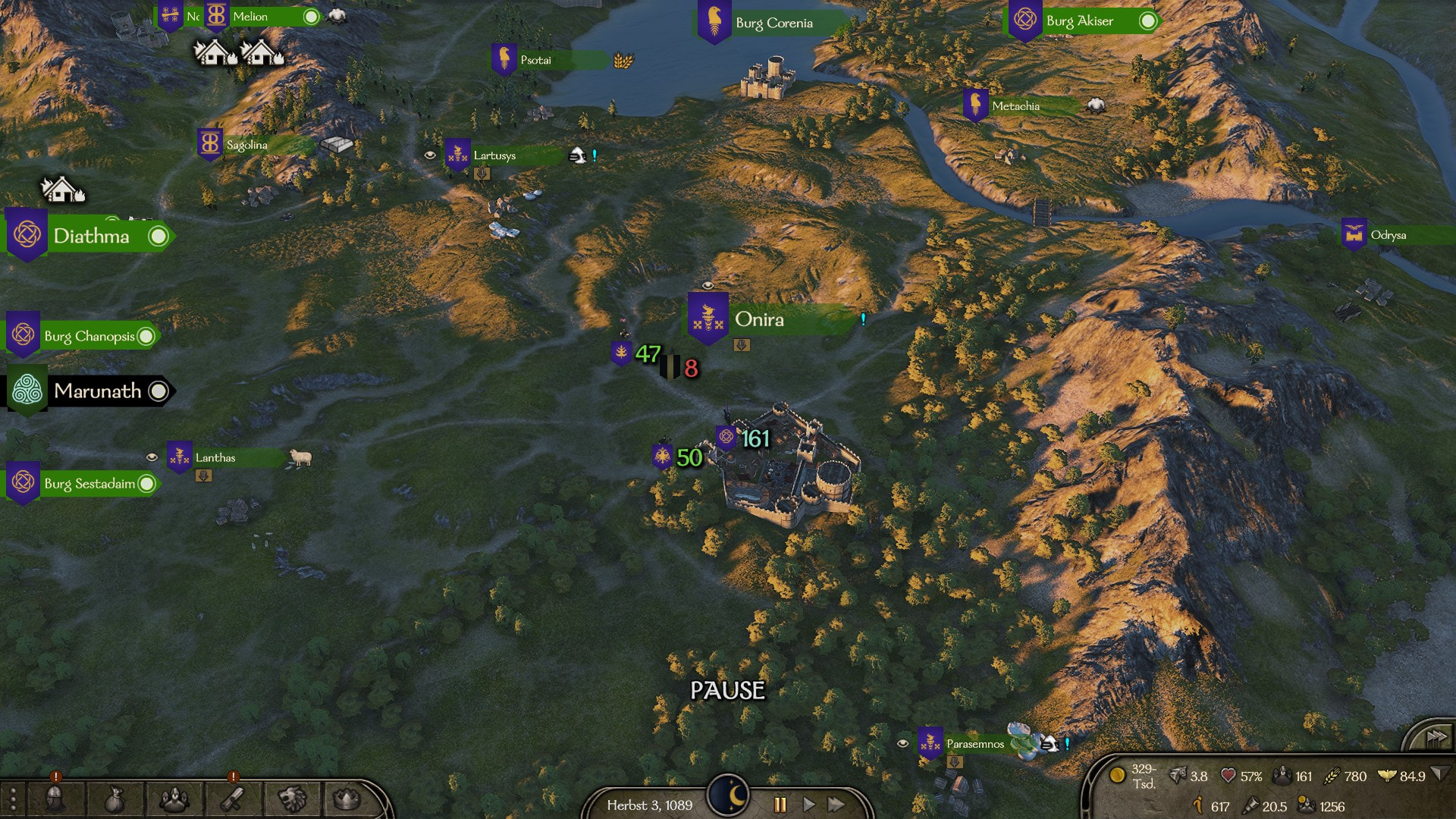Choose the Lartusys village label
This screenshot has height=819, width=1456.
tap(494, 155)
